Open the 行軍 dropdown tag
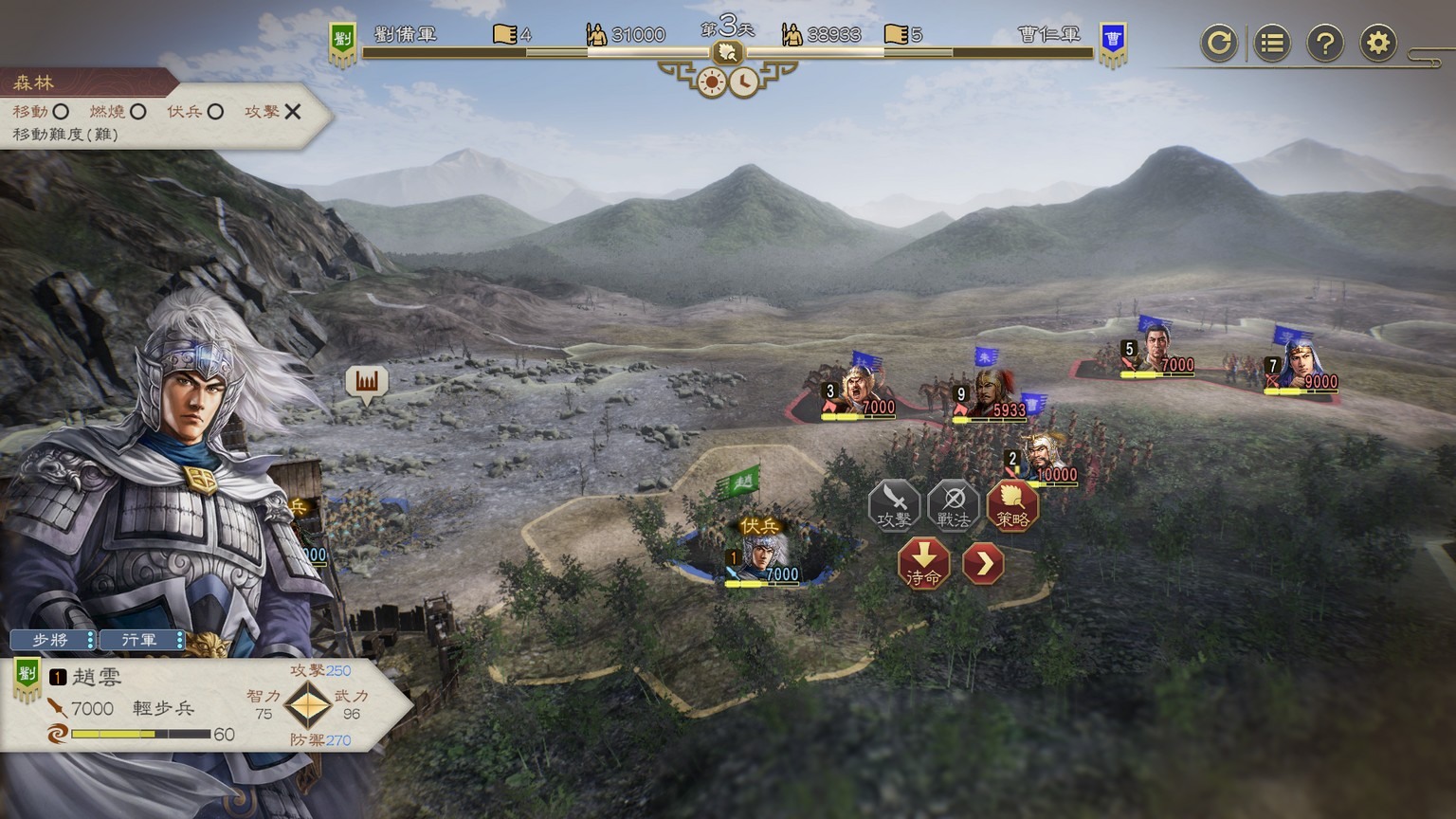This screenshot has width=1456, height=819. point(141,640)
